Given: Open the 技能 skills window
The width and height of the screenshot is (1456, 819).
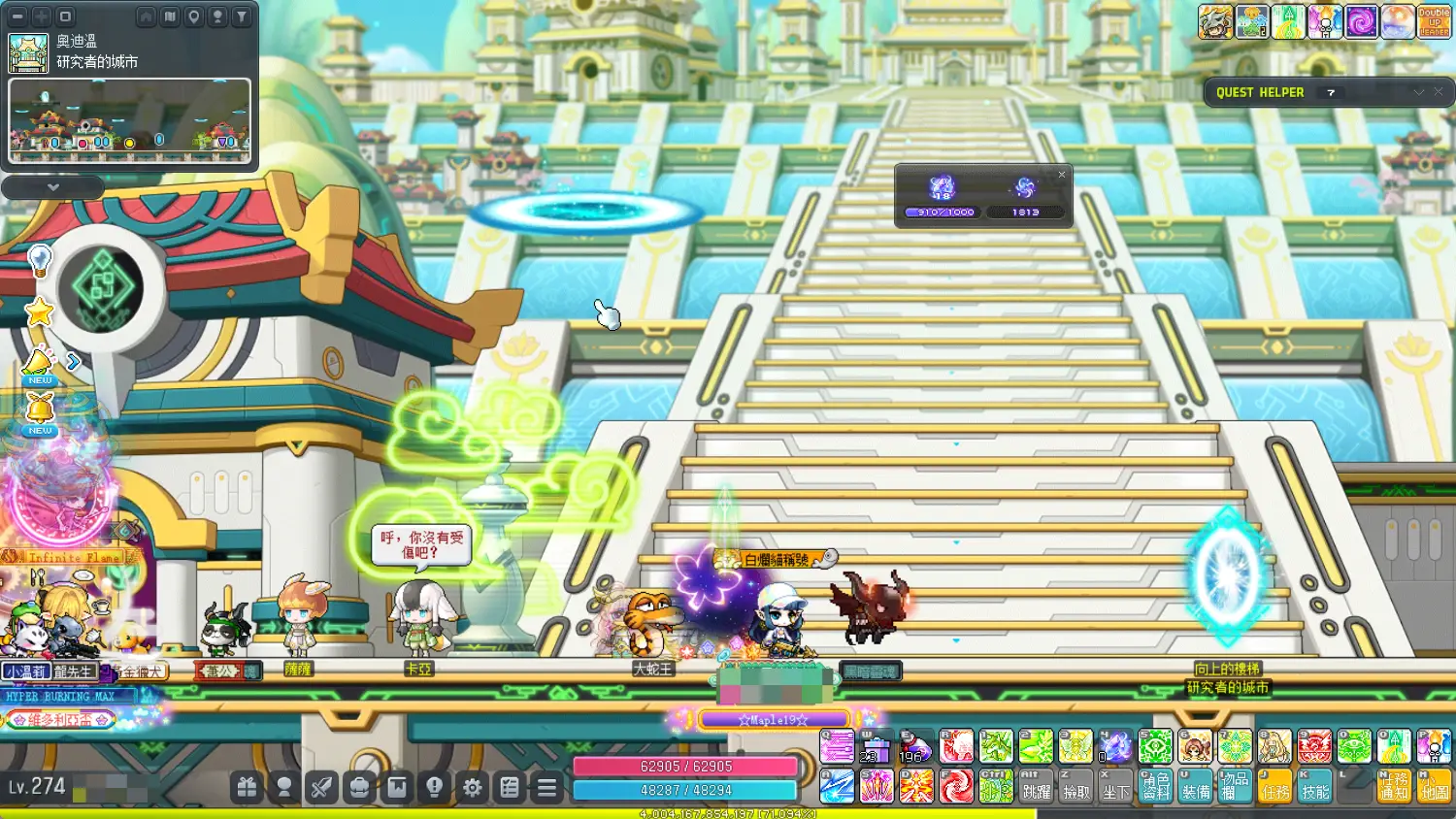Looking at the screenshot, I should 1314,786.
